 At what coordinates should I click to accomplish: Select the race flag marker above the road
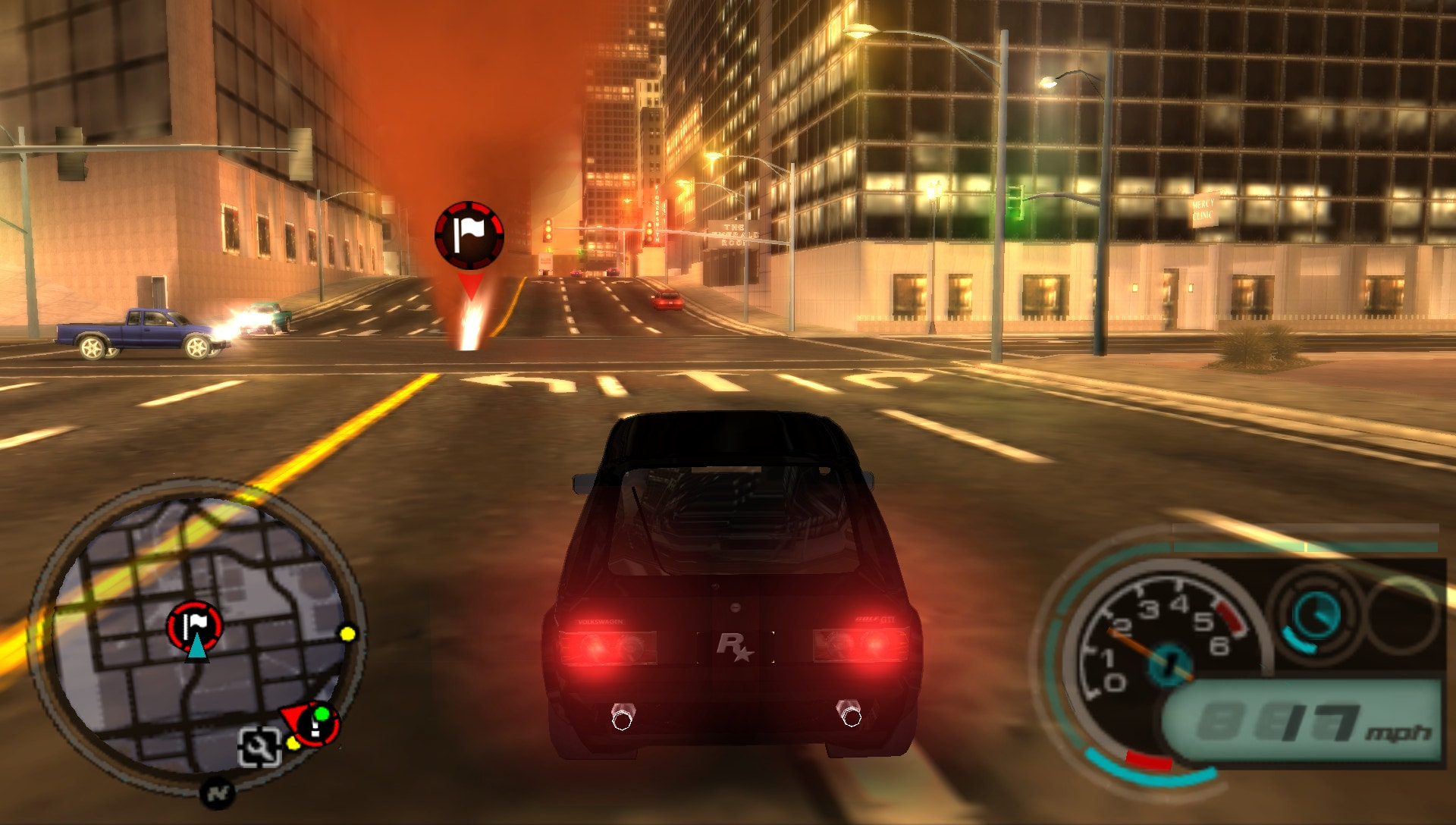(469, 234)
